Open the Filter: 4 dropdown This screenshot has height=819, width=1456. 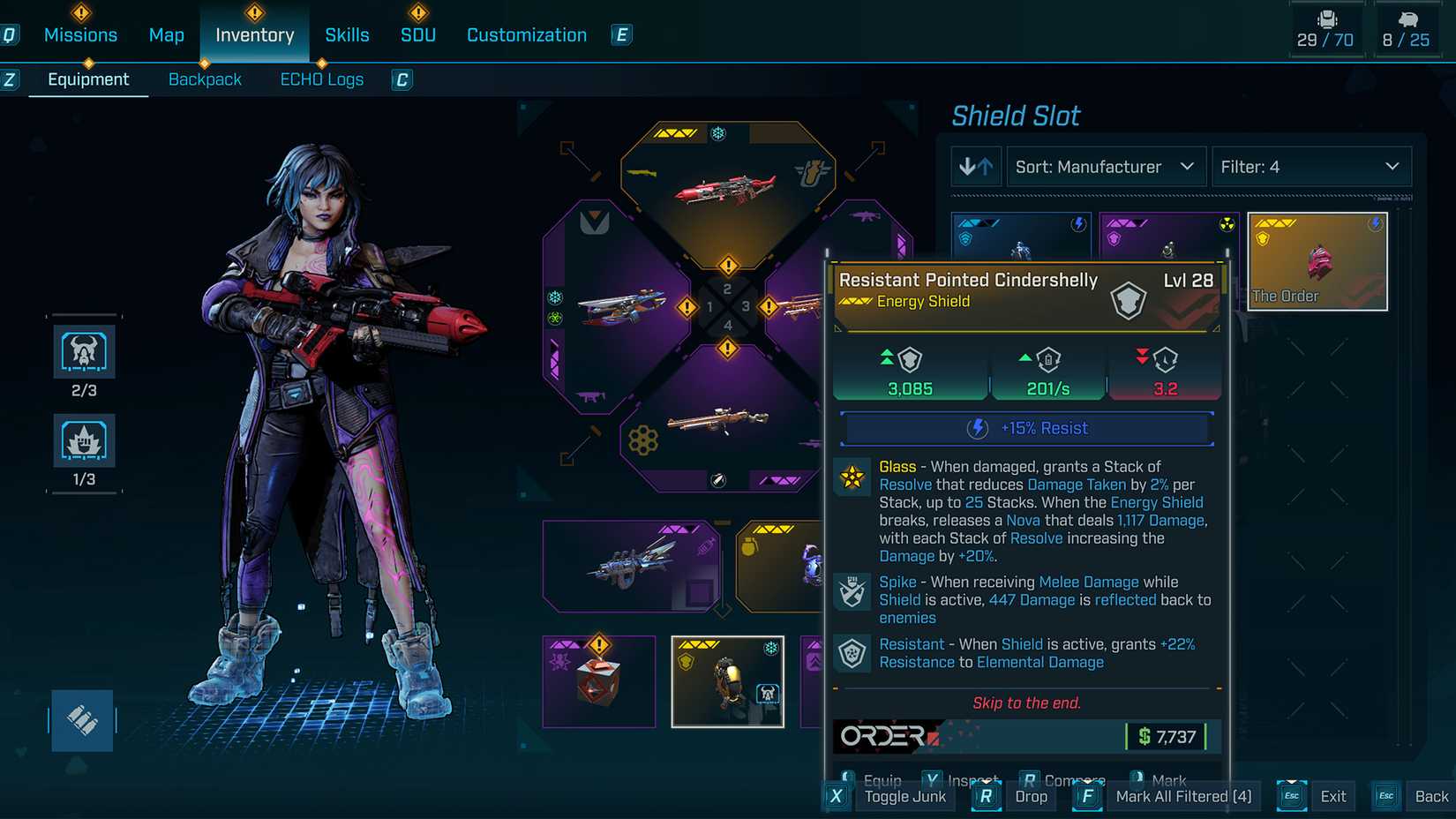pos(1310,166)
